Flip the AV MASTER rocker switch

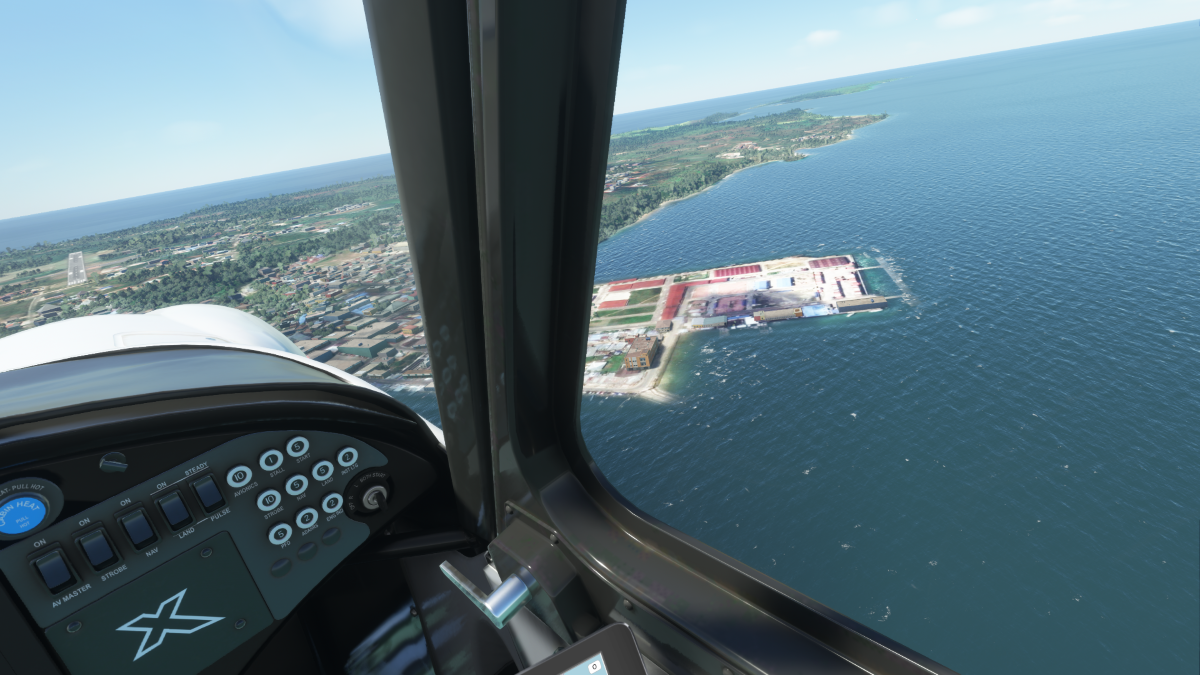(53, 570)
